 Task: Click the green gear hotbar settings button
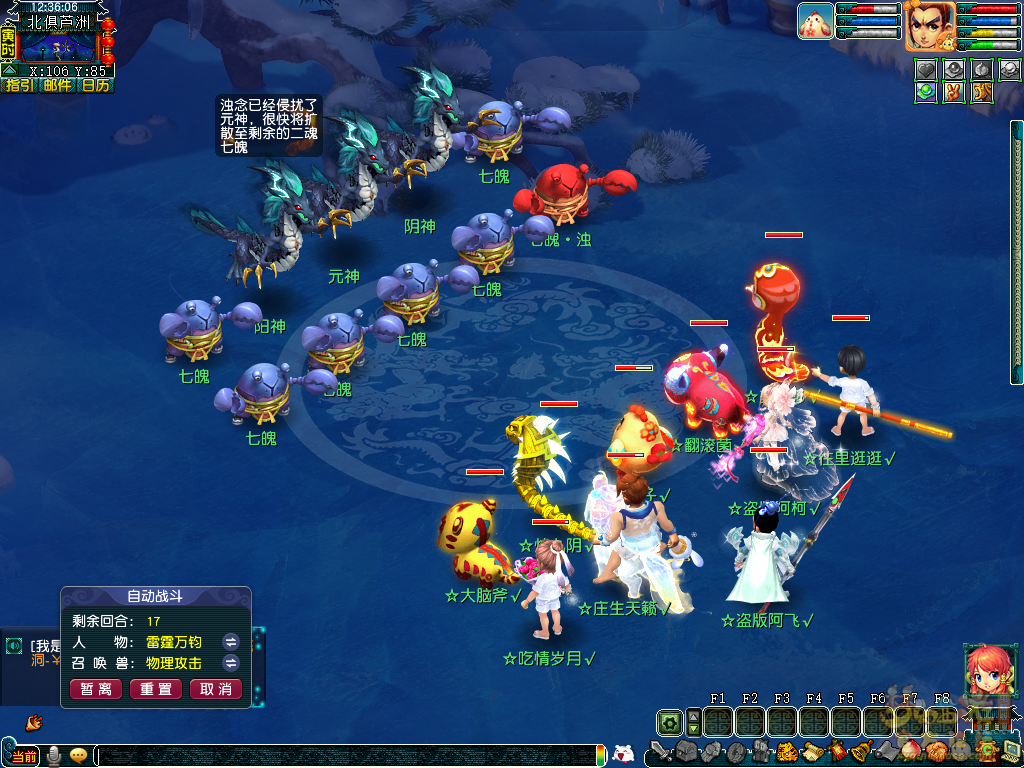669,722
